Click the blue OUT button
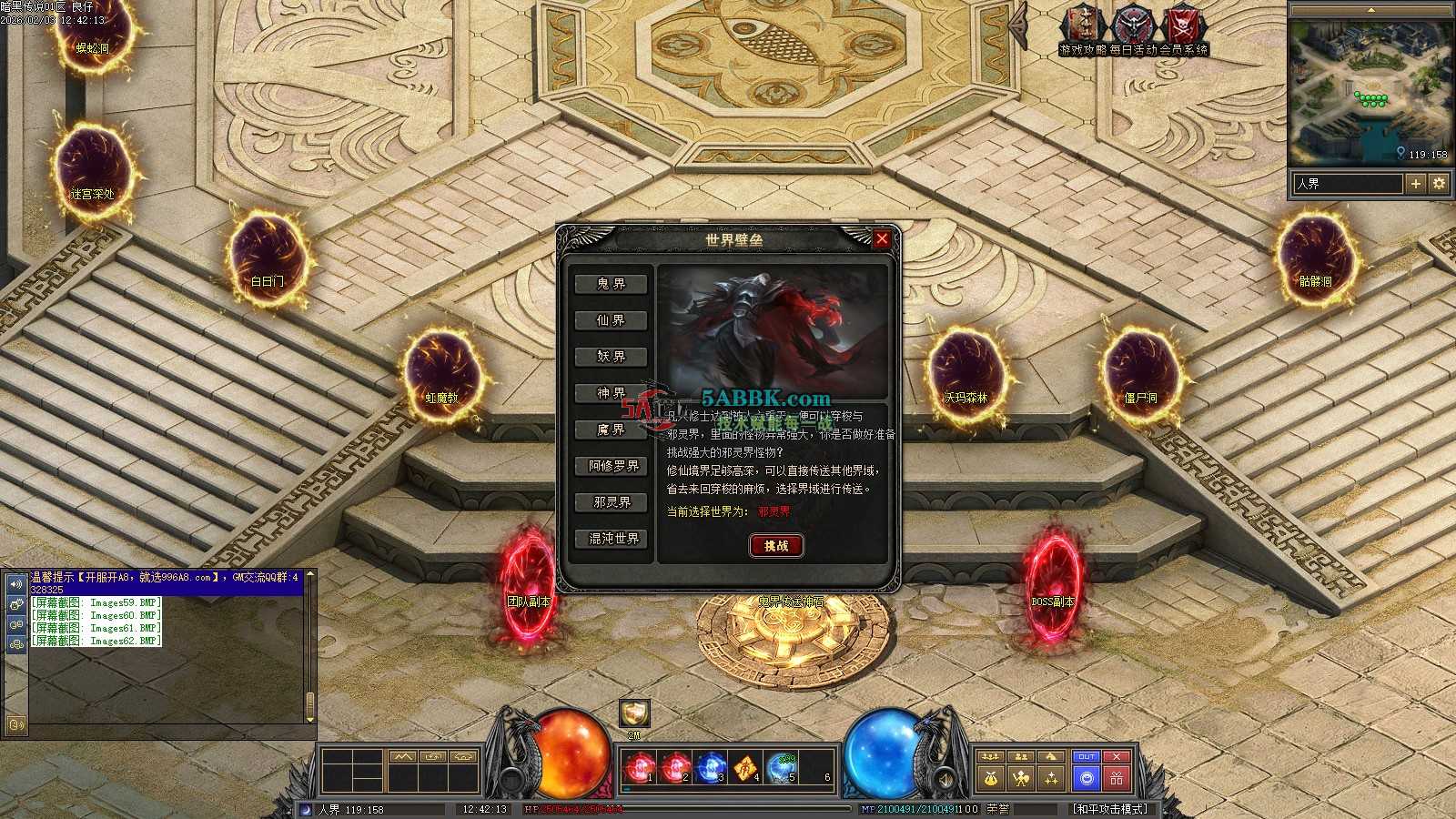Viewport: 1456px width, 819px height. click(x=1086, y=757)
